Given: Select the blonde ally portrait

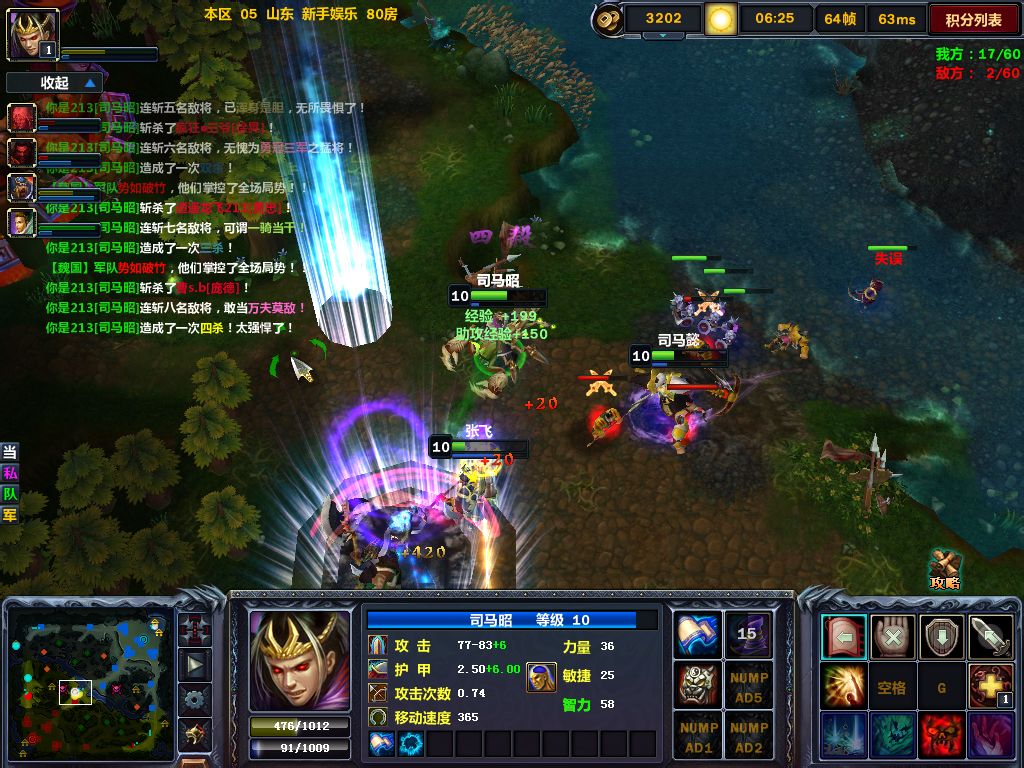Looking at the screenshot, I should tap(22, 222).
